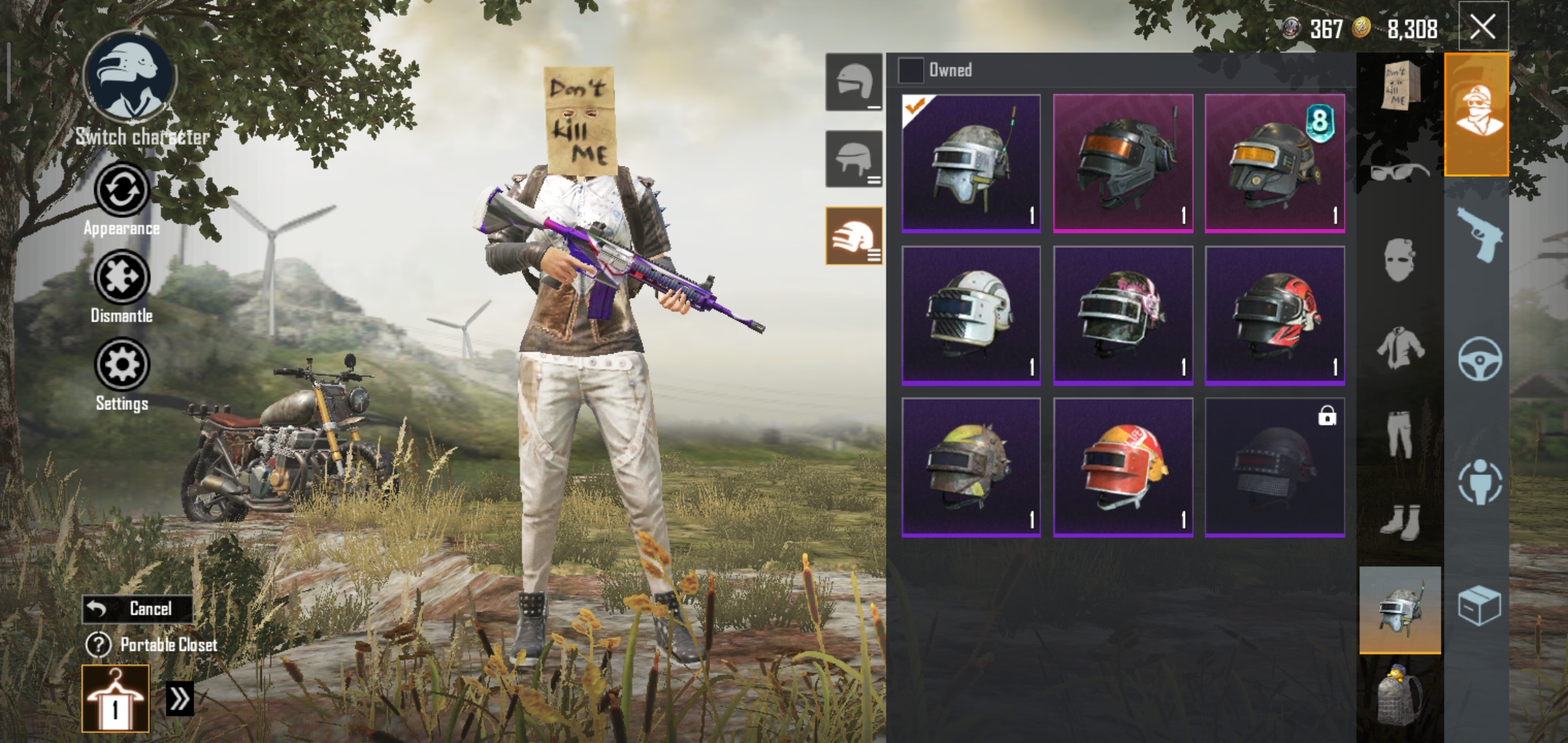1568x743 pixels.
Task: Select Portable Closet outfit slot 1
Action: (x=116, y=698)
